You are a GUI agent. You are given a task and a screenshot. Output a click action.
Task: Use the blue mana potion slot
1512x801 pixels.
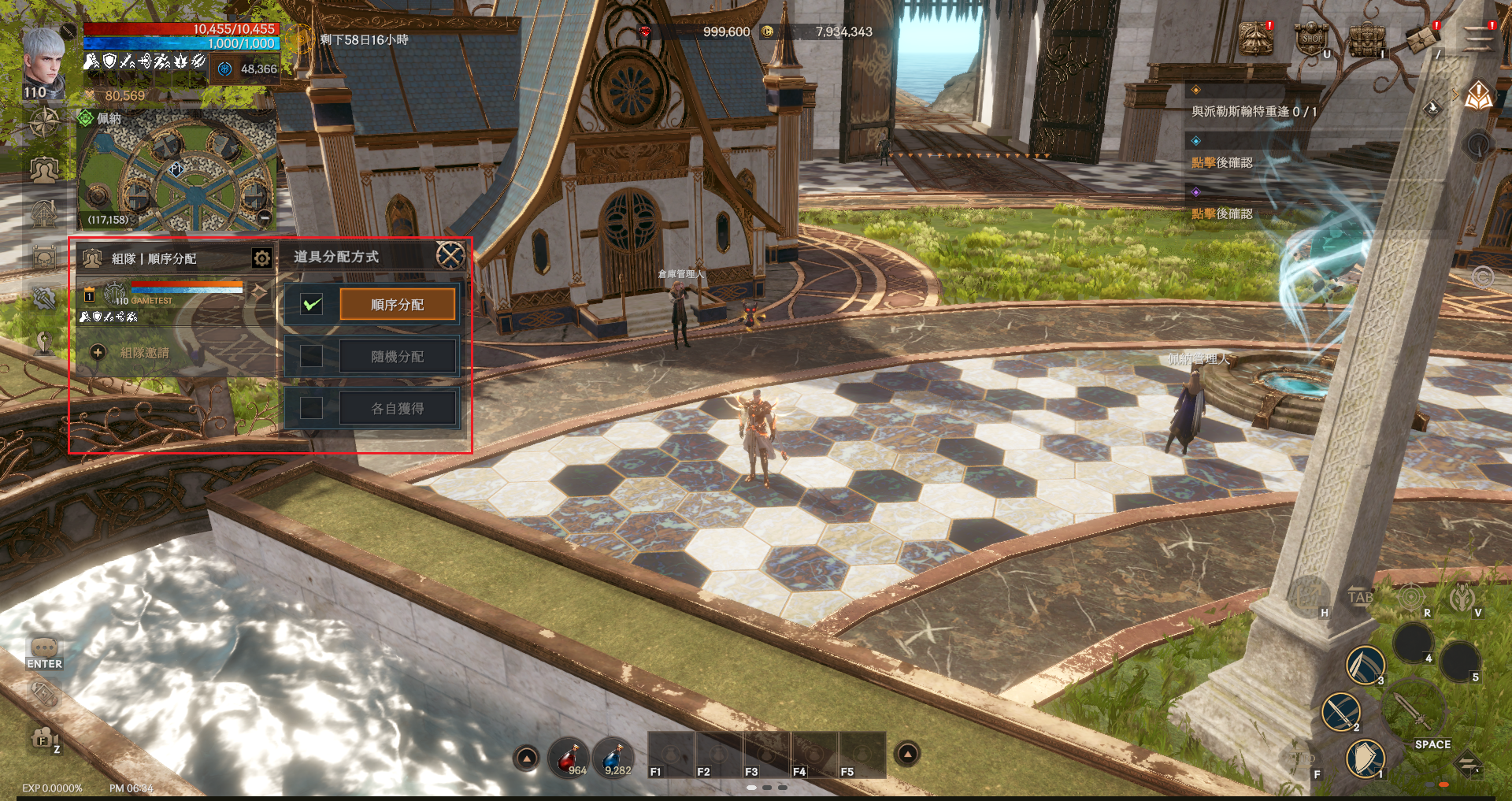pyautogui.click(x=613, y=758)
